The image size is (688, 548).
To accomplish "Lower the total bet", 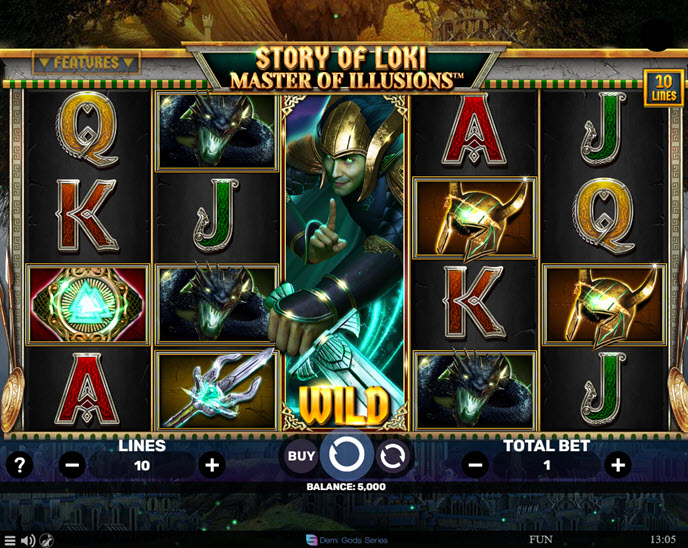I will coord(477,465).
